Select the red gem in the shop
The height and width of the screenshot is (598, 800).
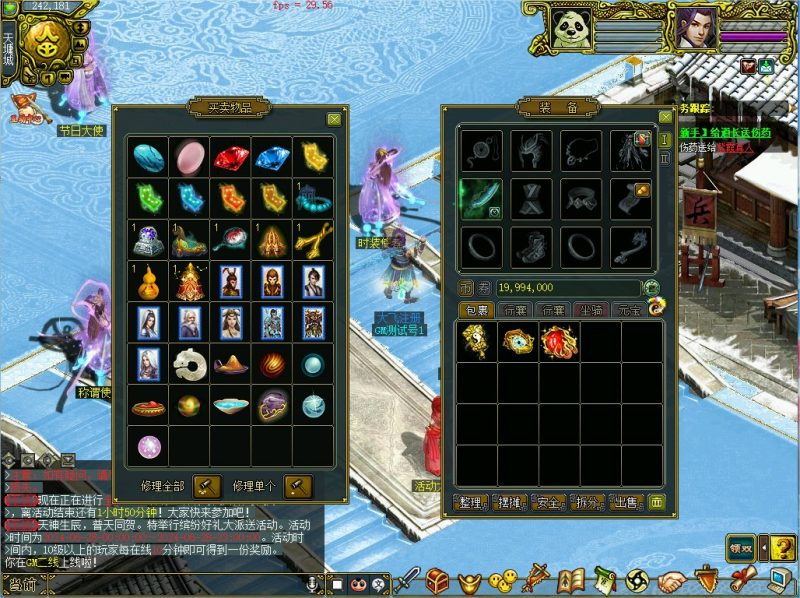(230, 157)
